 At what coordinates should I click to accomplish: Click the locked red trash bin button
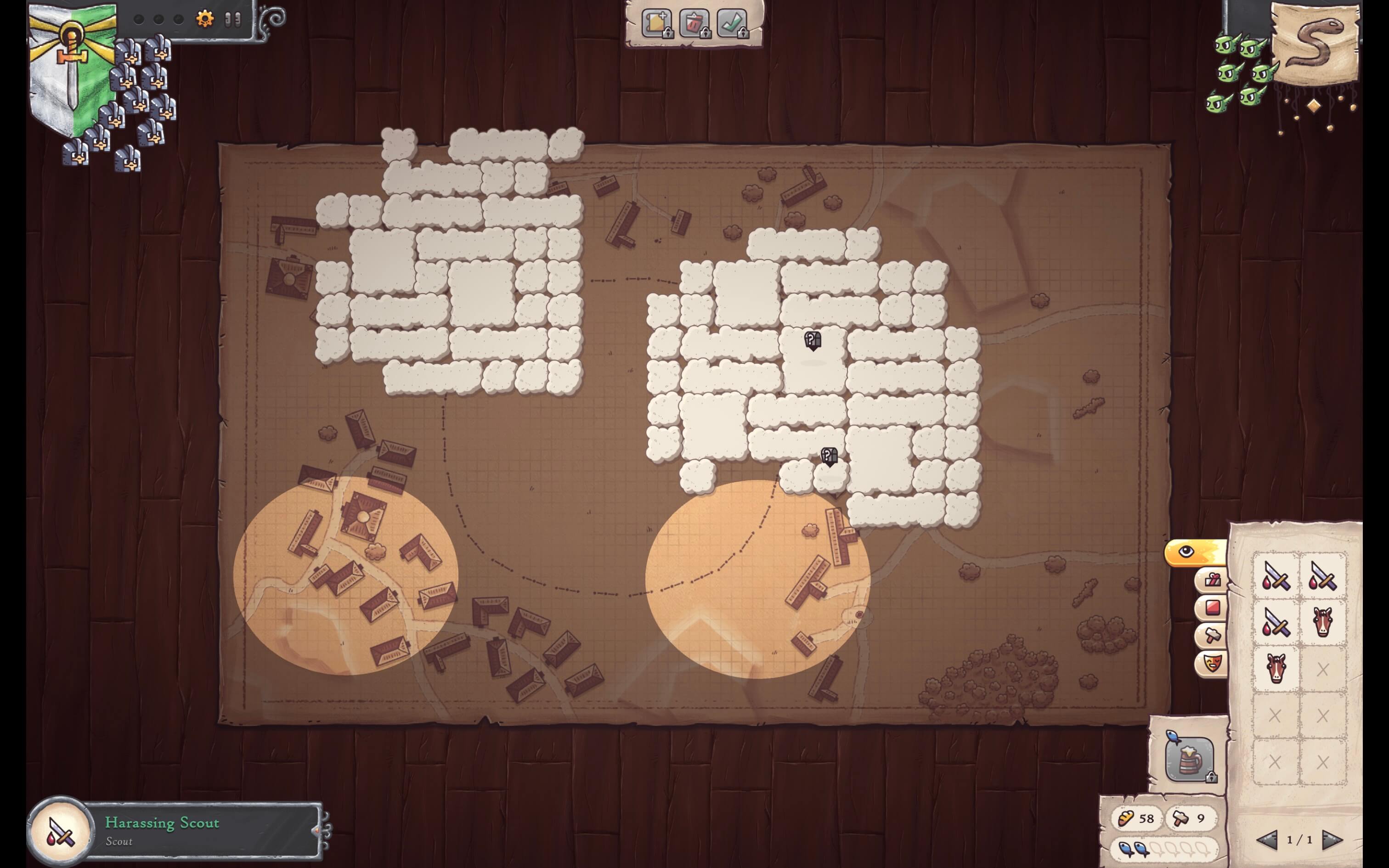coord(694,23)
